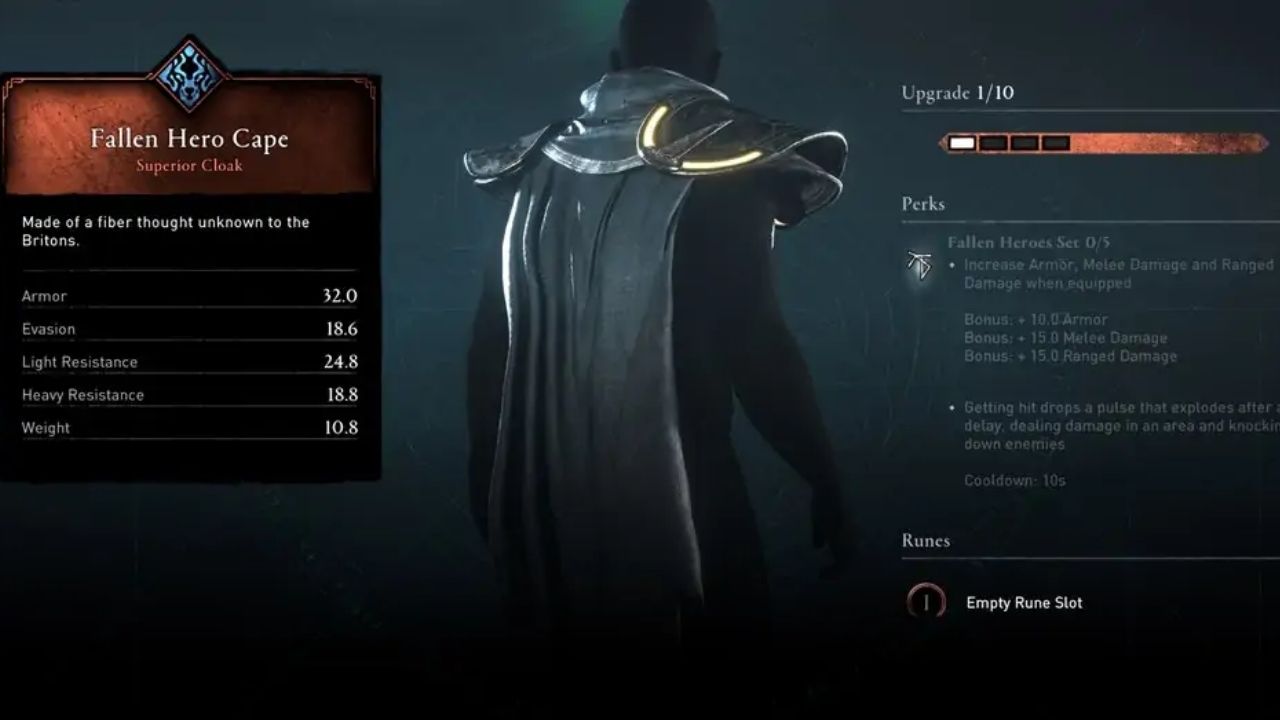
Task: Expand the Perks section header
Action: pos(922,204)
